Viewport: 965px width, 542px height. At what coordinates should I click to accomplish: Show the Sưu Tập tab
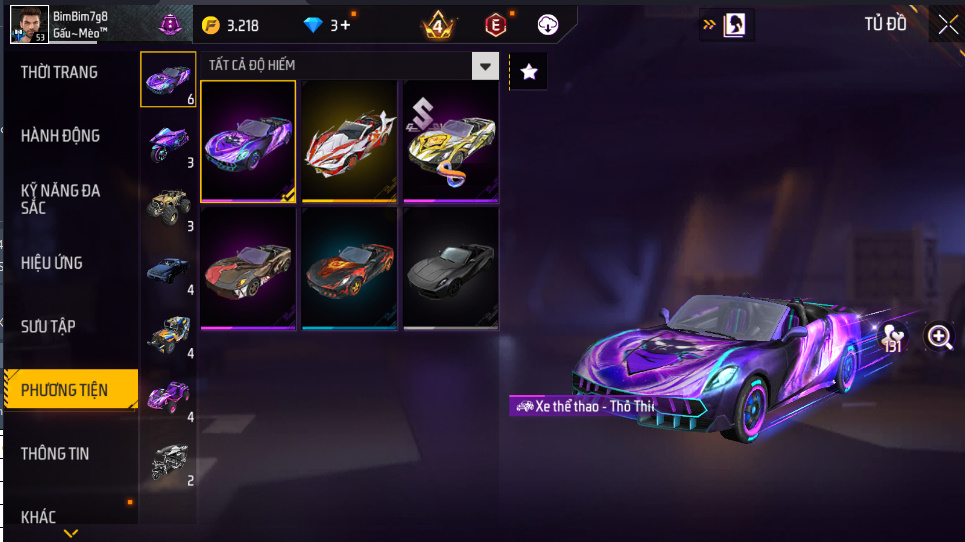pos(49,327)
